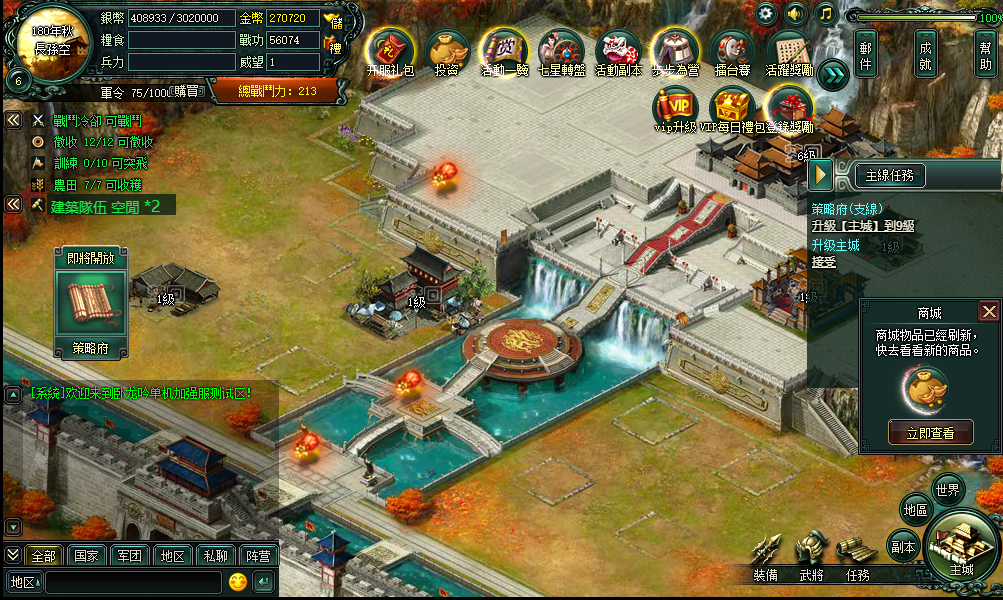This screenshot has height=600, width=1003.
Task: Open the 副本 dungeon button
Action: pos(903,547)
